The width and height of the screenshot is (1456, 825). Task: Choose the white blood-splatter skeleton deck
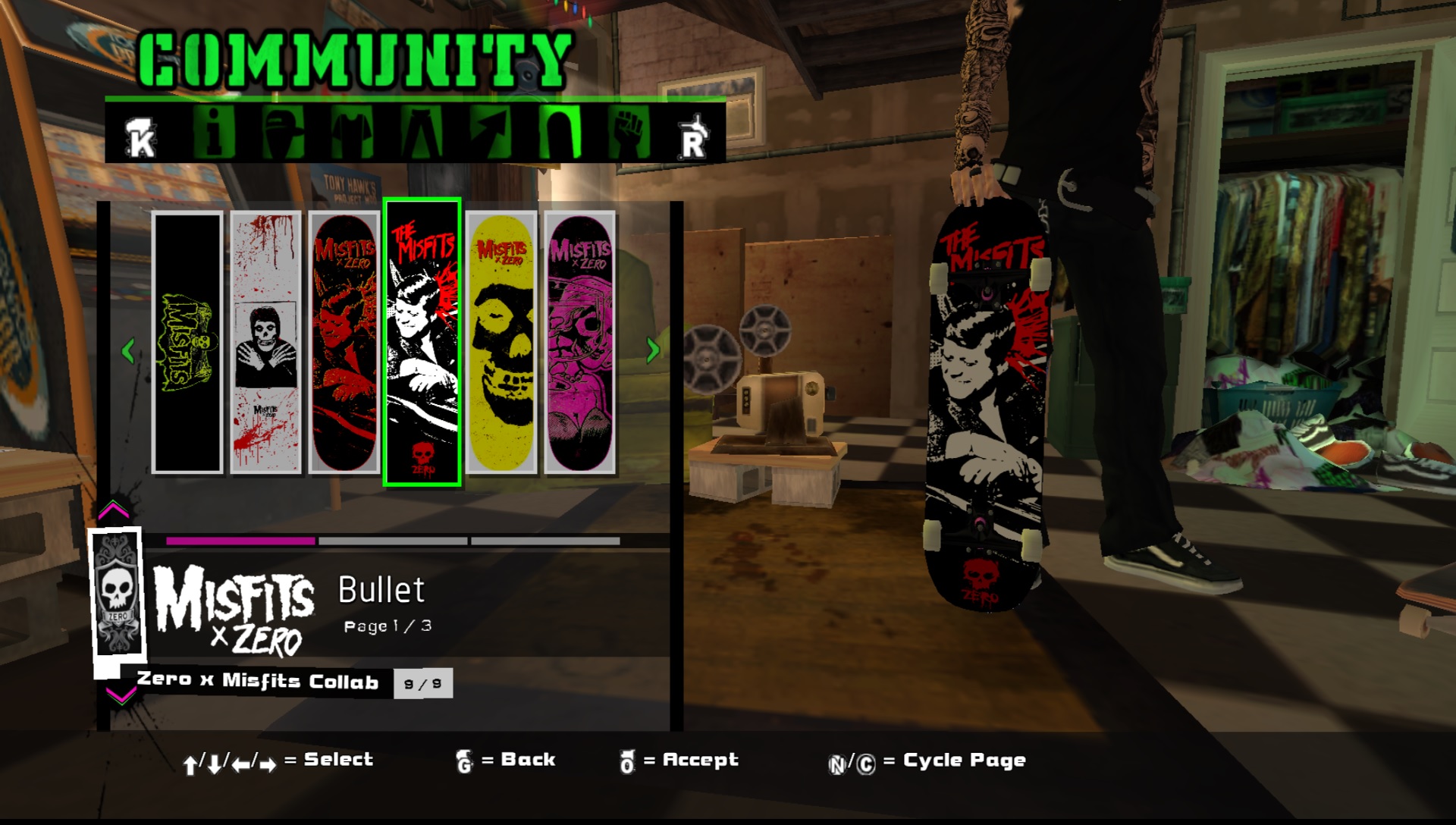click(265, 343)
